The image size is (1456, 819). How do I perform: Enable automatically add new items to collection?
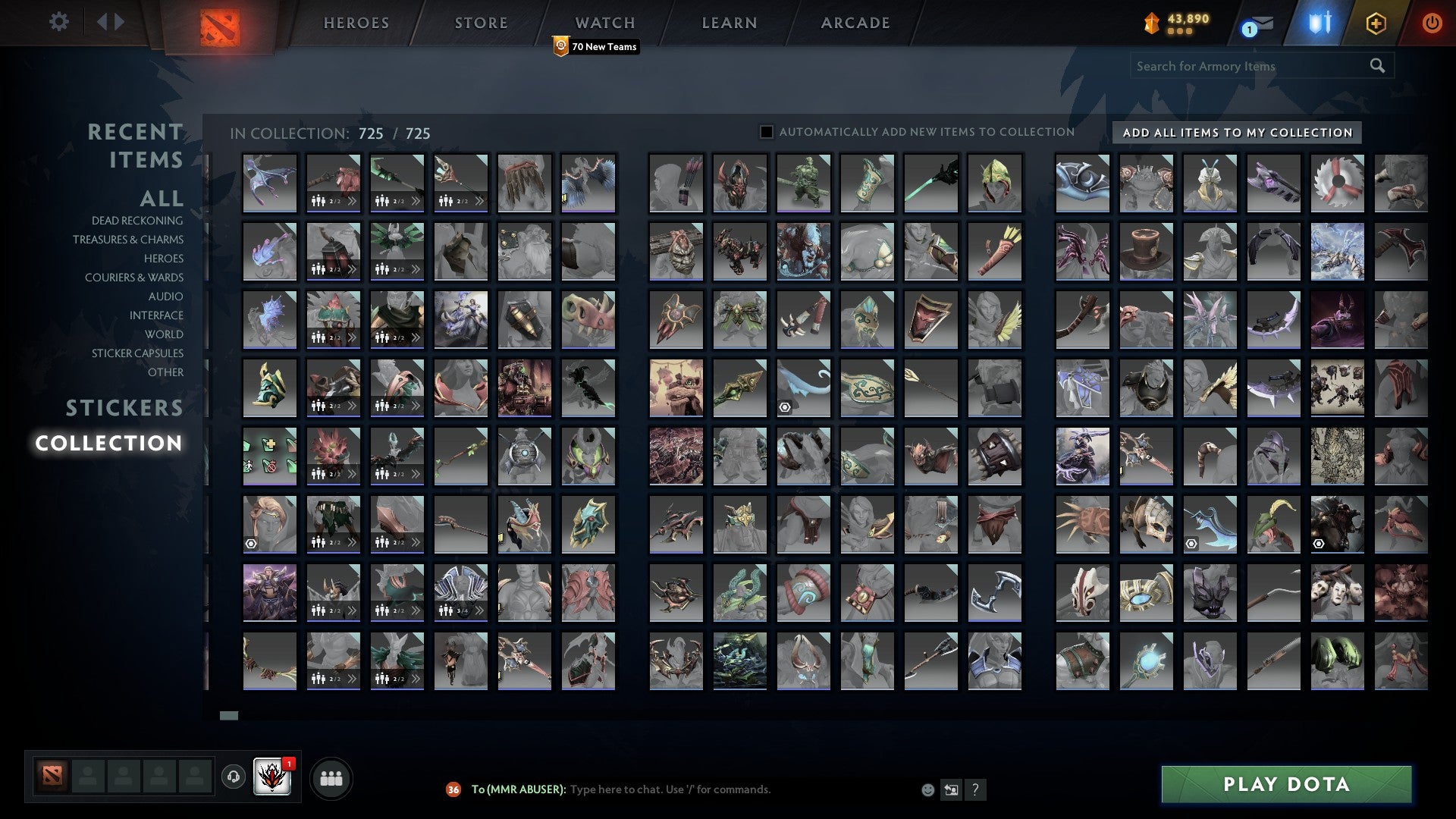(x=765, y=131)
